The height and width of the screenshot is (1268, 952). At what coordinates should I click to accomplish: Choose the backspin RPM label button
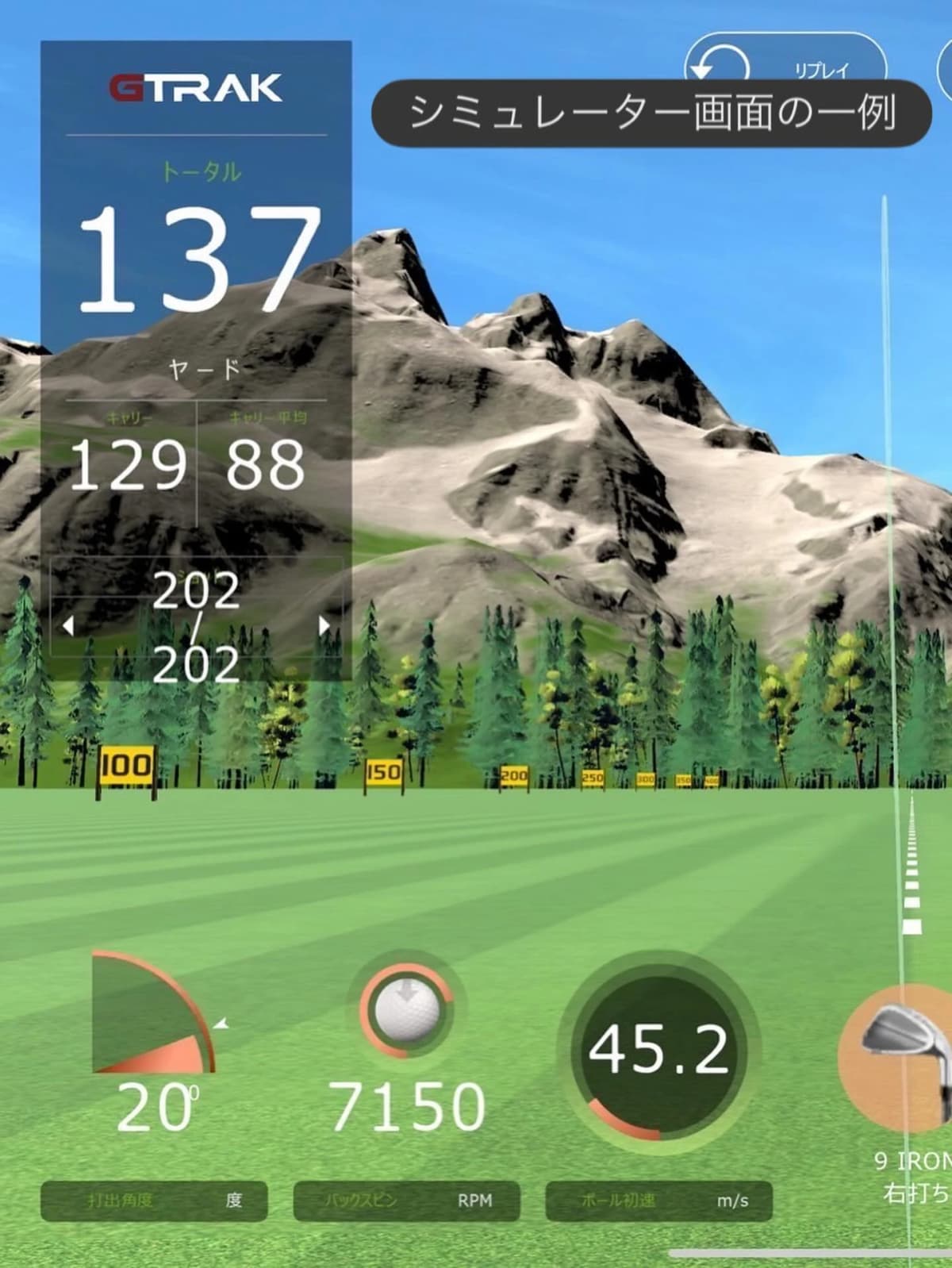coord(406,1201)
